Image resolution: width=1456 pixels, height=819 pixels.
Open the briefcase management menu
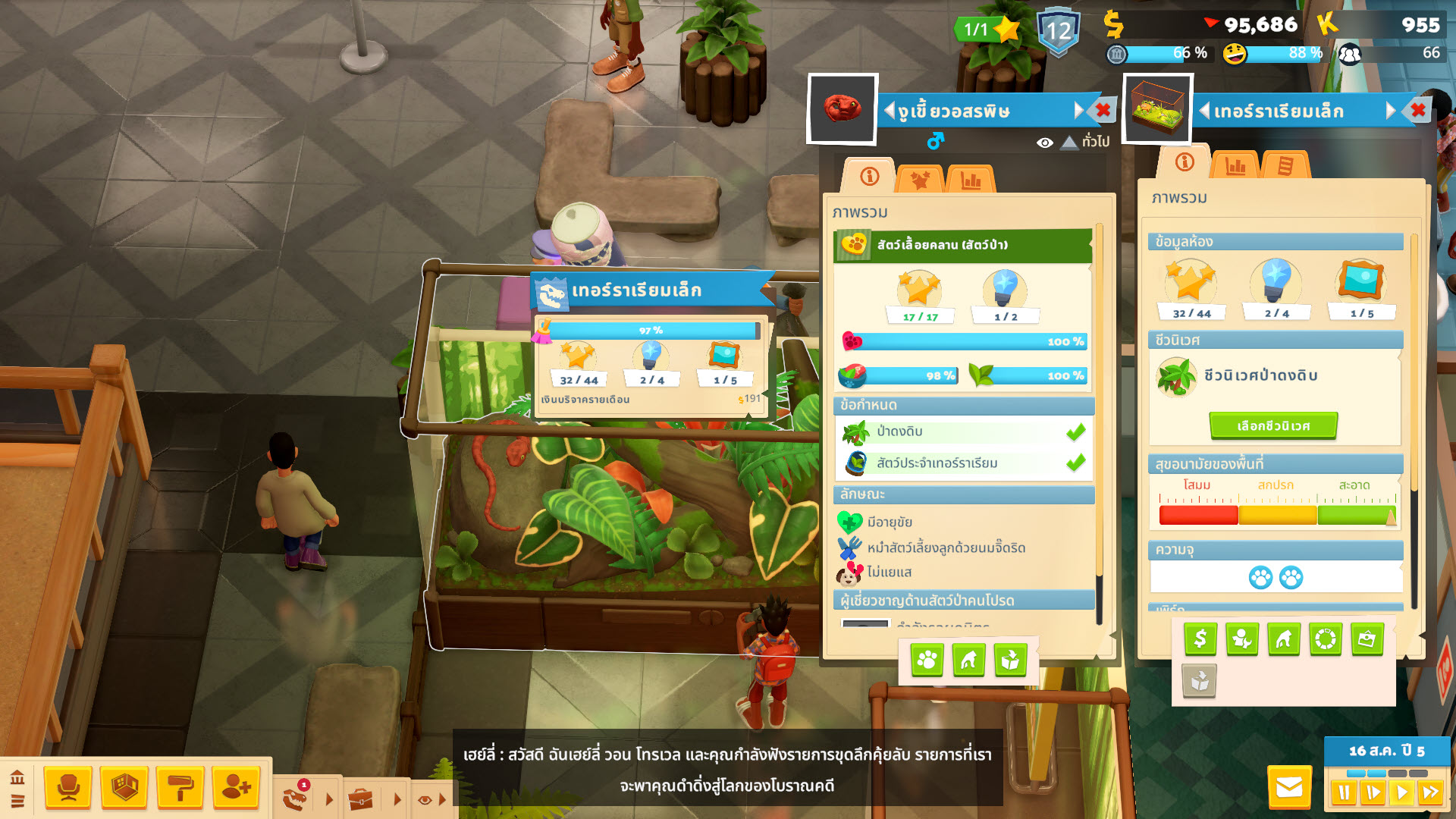tap(361, 799)
